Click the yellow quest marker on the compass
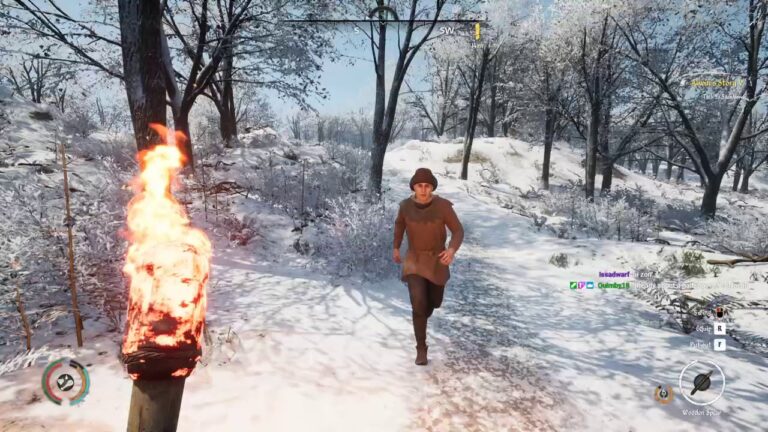Screen dimensions: 768x432 pos(477,31)
